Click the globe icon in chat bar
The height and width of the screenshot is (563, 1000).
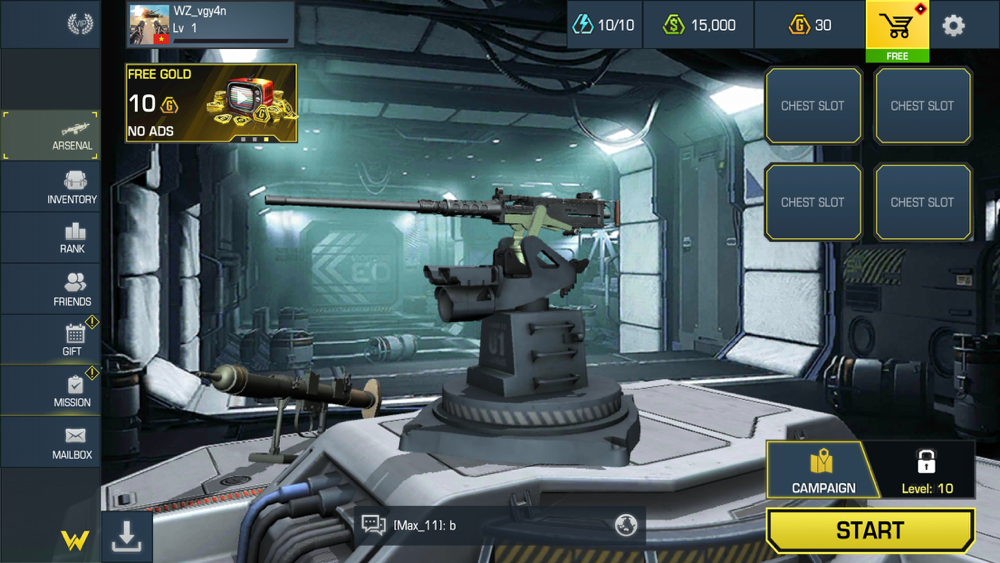click(x=626, y=525)
